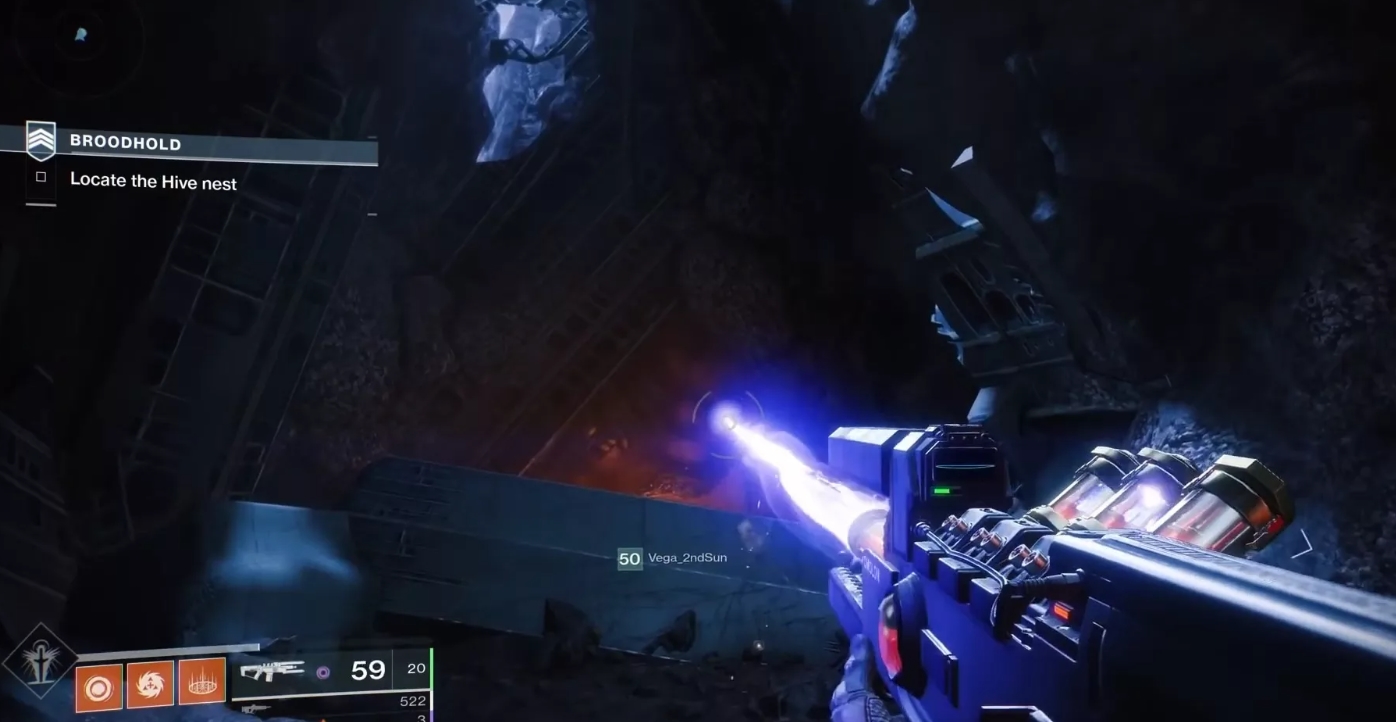The image size is (1396, 722).
Task: Tick the Locate the Hive nest objective box
Action: tap(41, 177)
